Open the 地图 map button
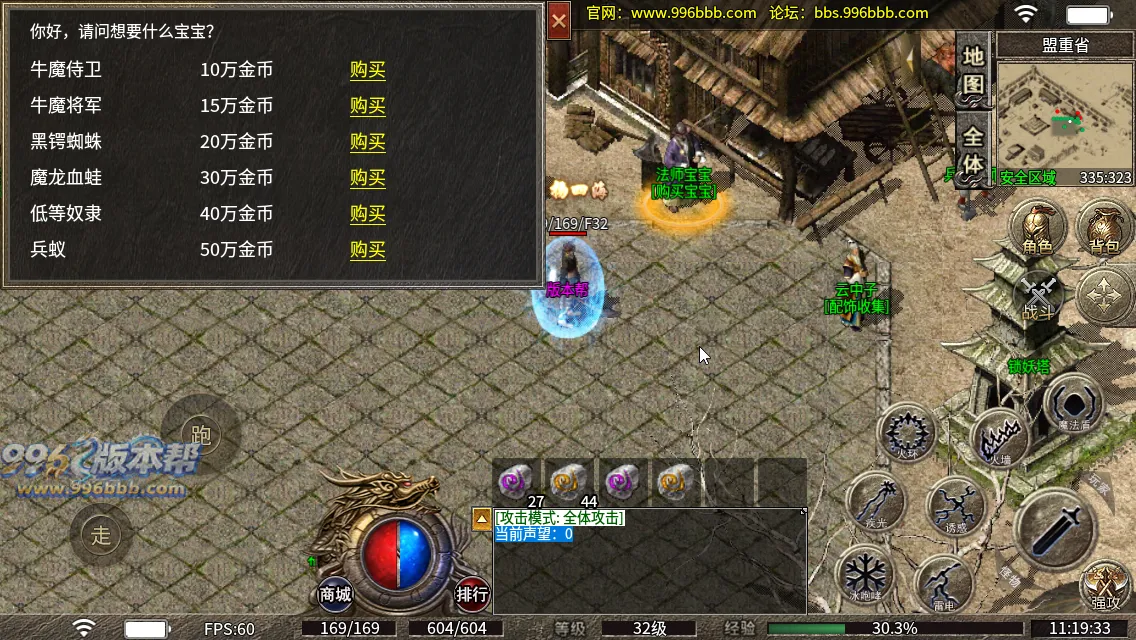Viewport: 1136px width, 640px height. (973, 70)
